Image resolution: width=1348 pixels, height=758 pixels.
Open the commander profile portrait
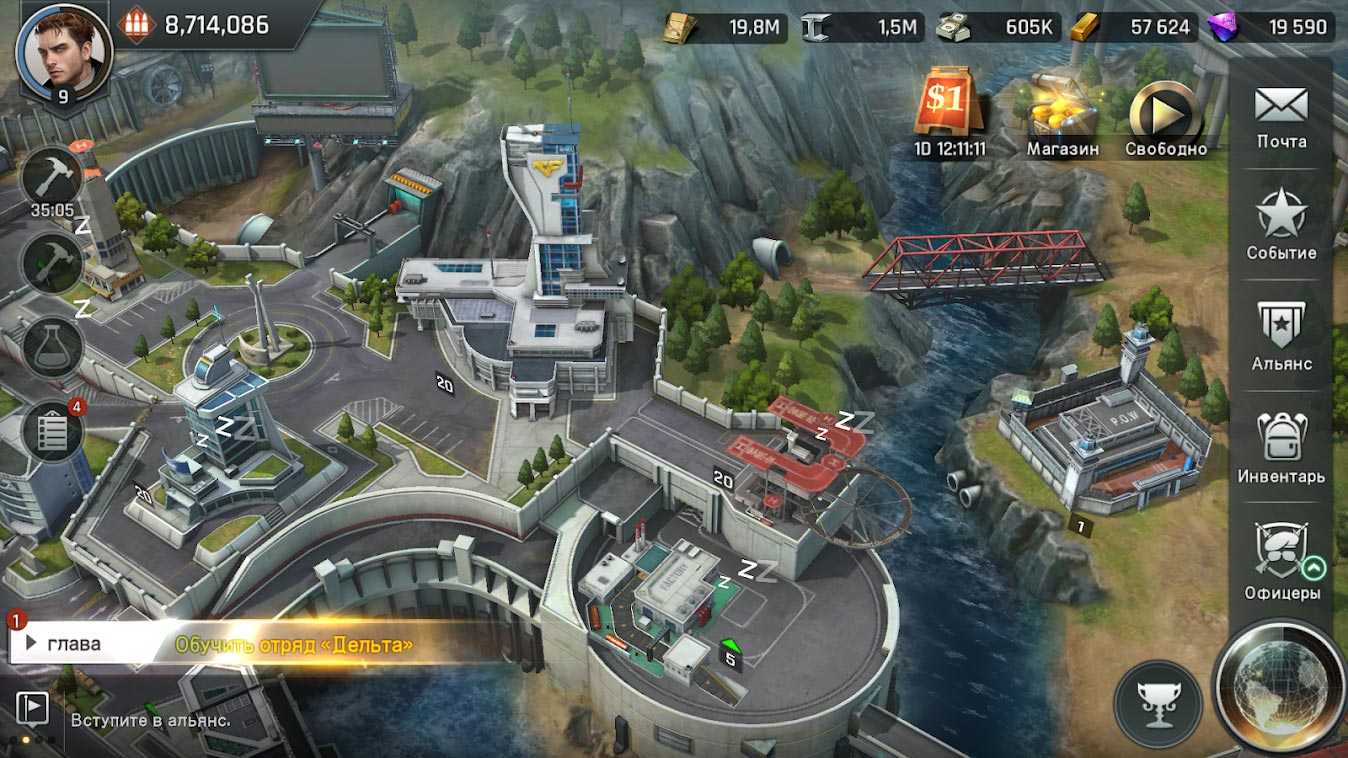(64, 51)
